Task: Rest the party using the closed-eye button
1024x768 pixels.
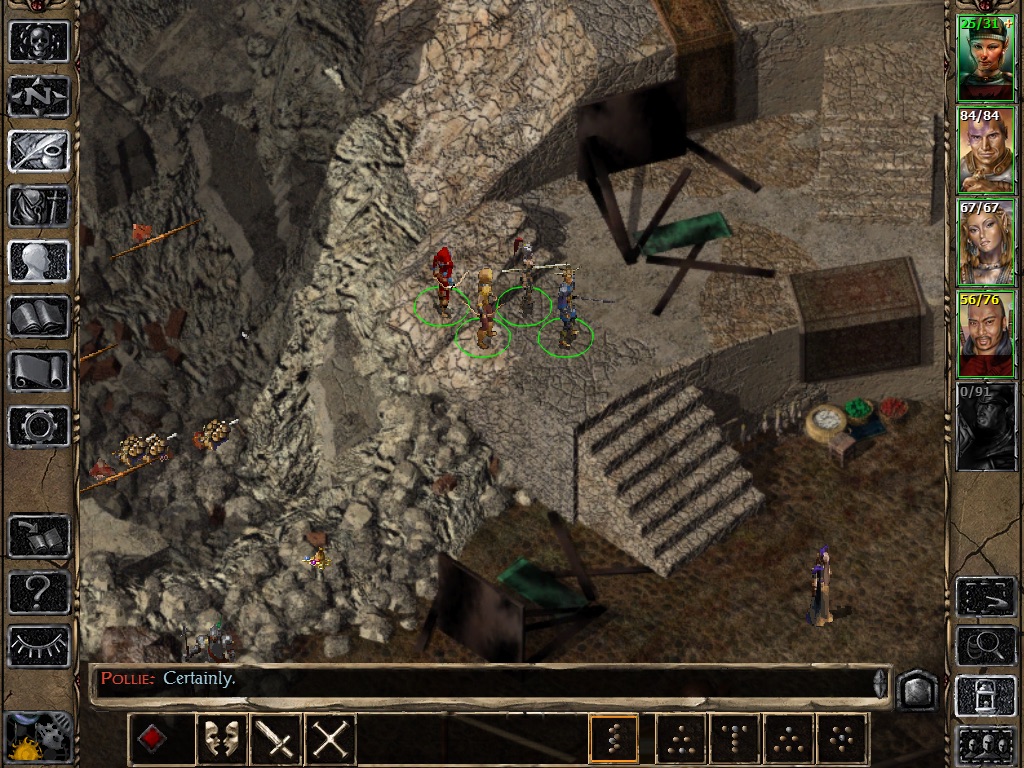Action: tap(39, 645)
